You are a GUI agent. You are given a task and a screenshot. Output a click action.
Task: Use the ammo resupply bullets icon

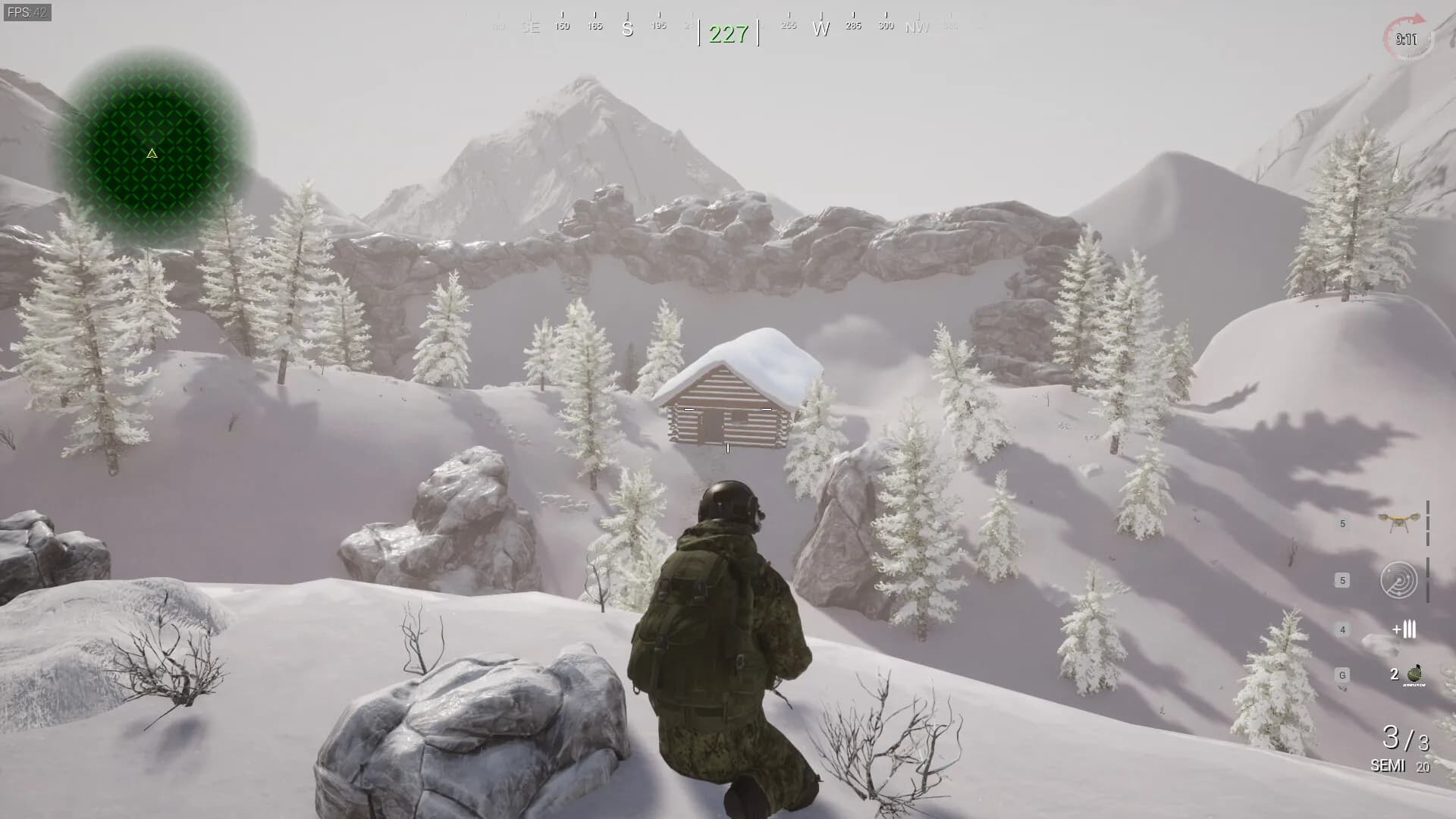[1404, 629]
